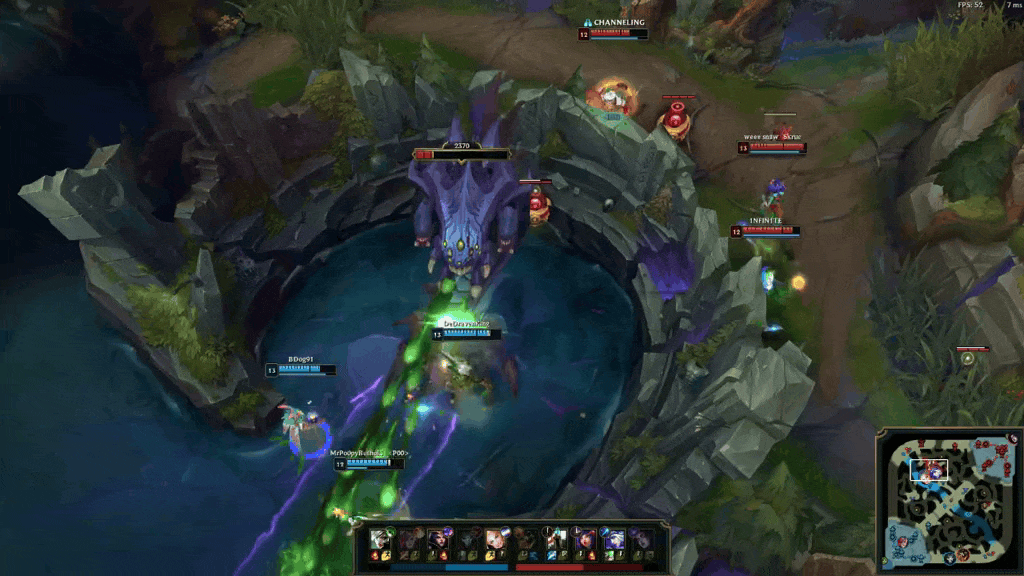Select the leftmost white-haired champion portrait
This screenshot has width=1024, height=576.
(381, 540)
